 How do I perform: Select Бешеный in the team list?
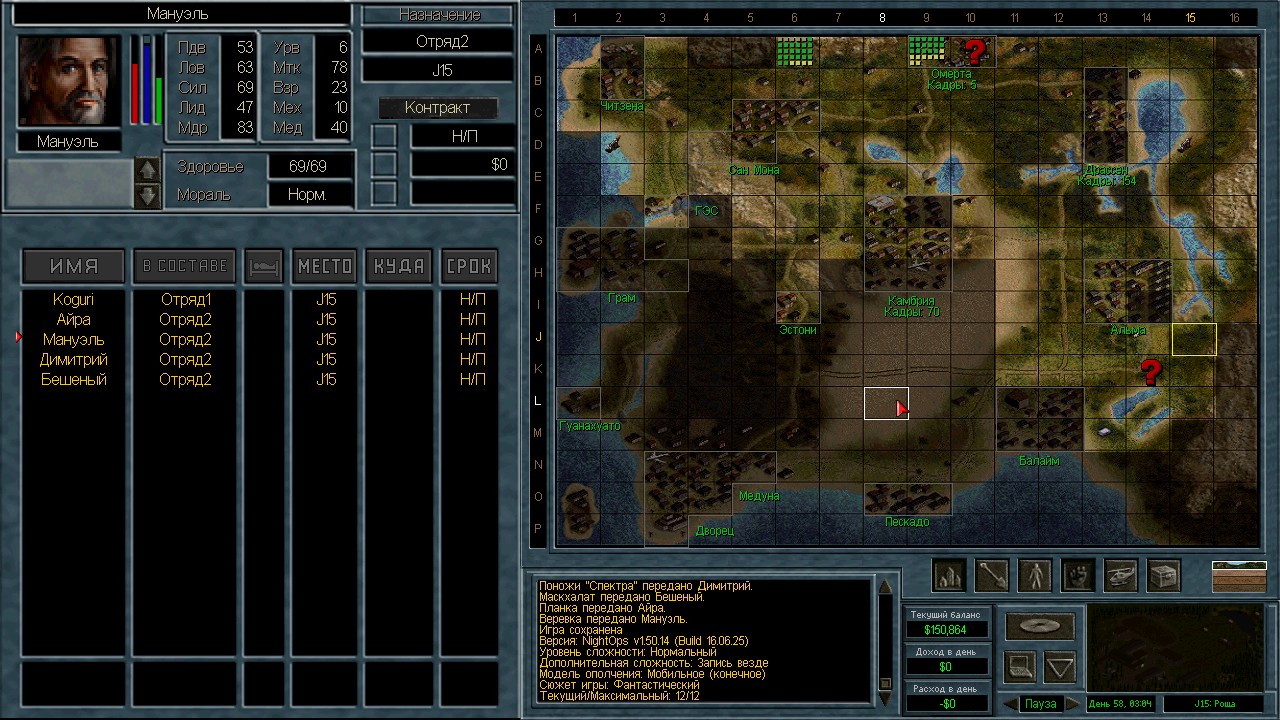(73, 380)
